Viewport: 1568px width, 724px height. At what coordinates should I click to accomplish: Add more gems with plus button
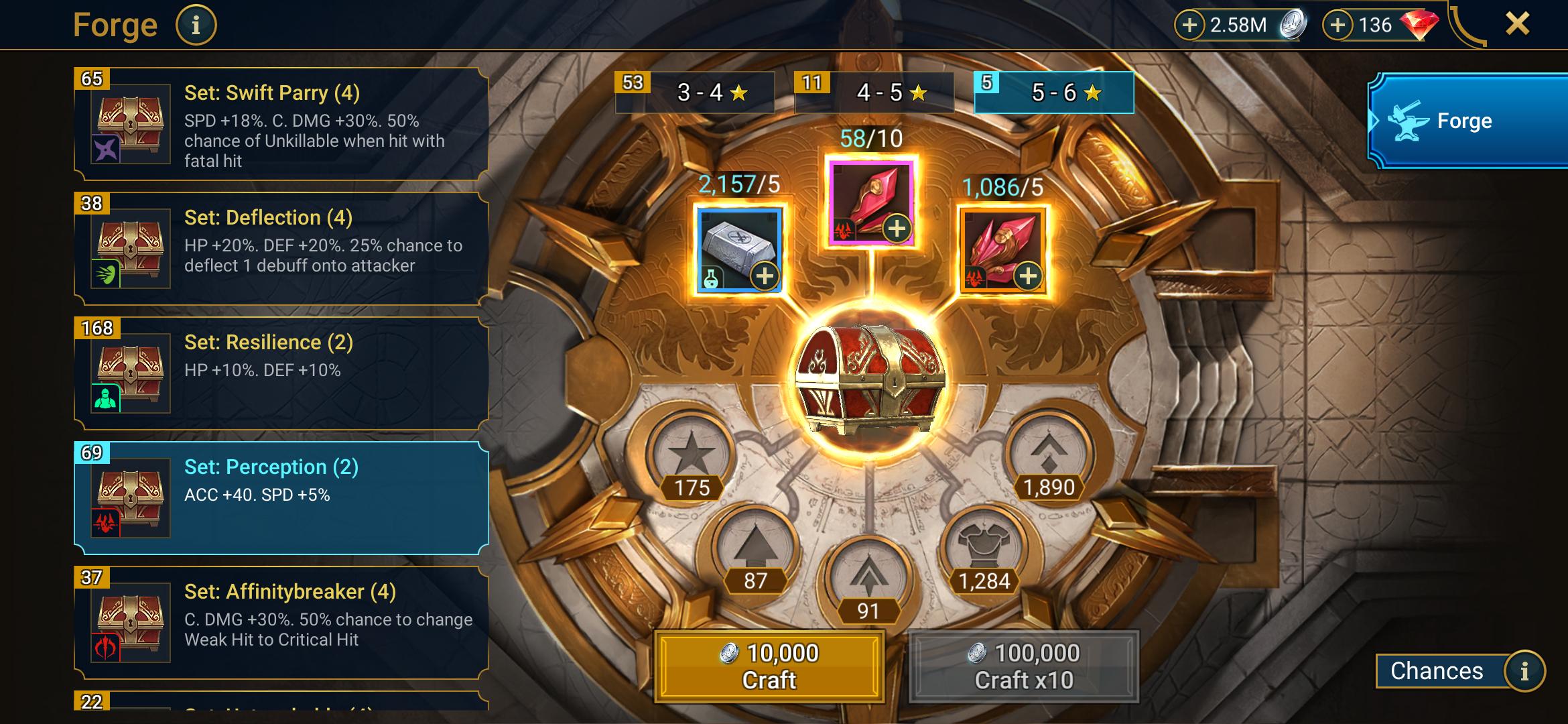pyautogui.click(x=1337, y=25)
